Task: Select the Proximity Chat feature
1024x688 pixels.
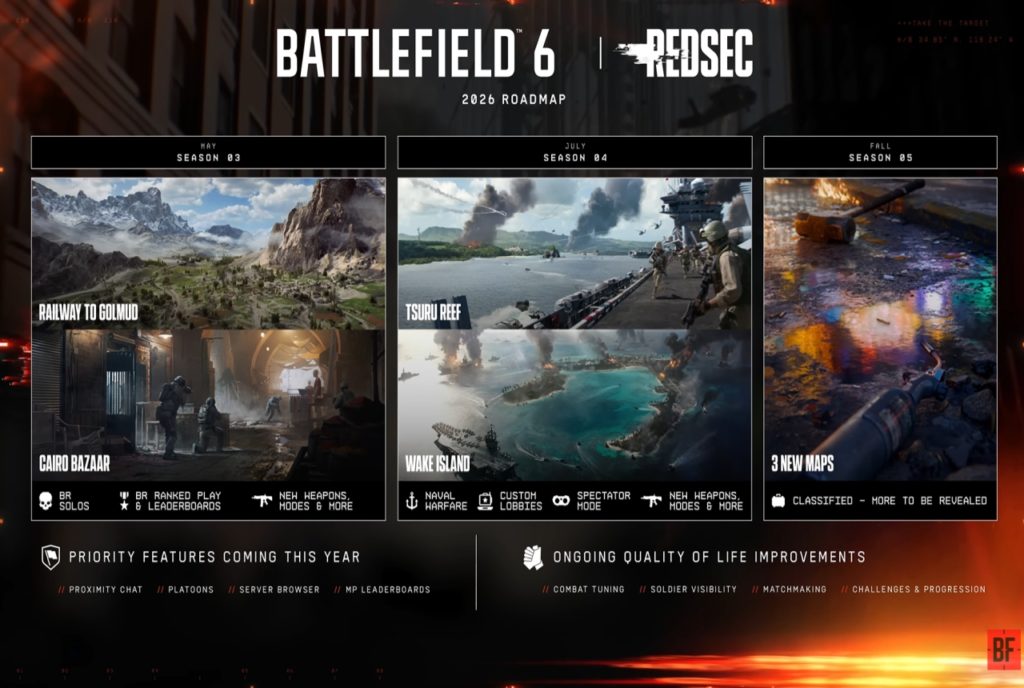Action: click(x=100, y=590)
